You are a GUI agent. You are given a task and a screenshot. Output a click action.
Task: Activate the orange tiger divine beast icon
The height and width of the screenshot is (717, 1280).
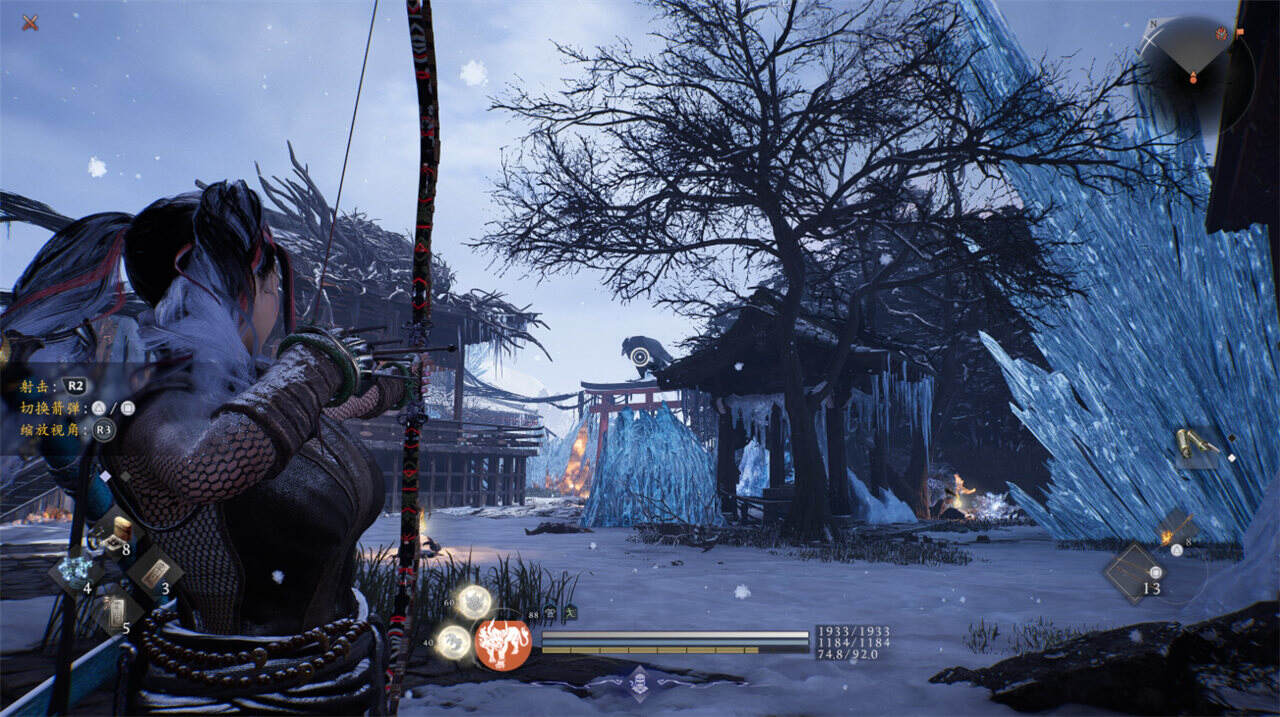503,644
